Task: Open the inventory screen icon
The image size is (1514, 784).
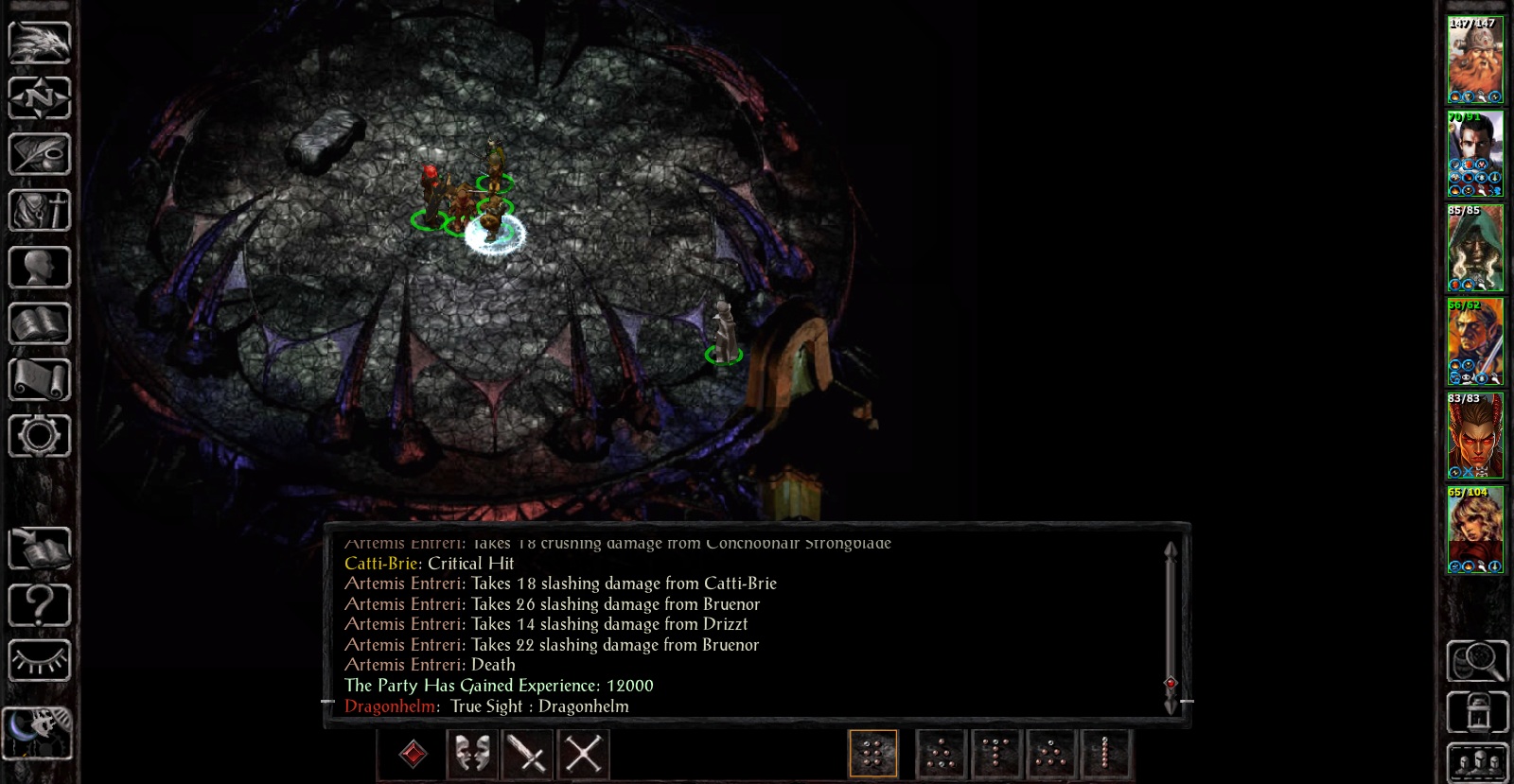Action: 40,211
